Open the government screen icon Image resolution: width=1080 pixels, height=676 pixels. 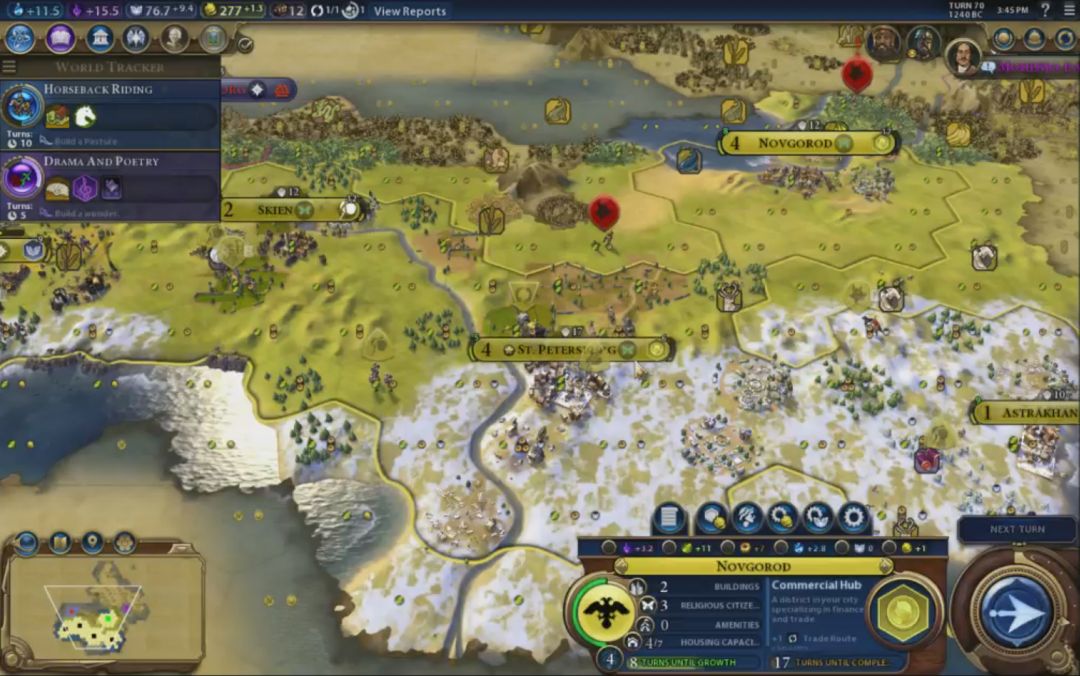(99, 38)
